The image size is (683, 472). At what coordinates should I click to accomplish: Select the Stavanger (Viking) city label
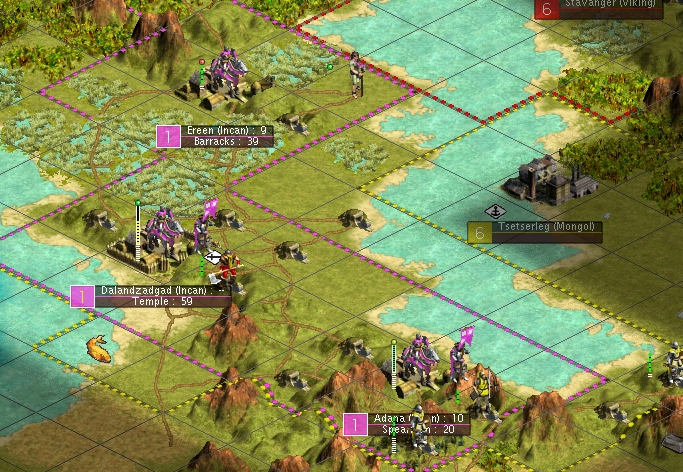[611, 4]
